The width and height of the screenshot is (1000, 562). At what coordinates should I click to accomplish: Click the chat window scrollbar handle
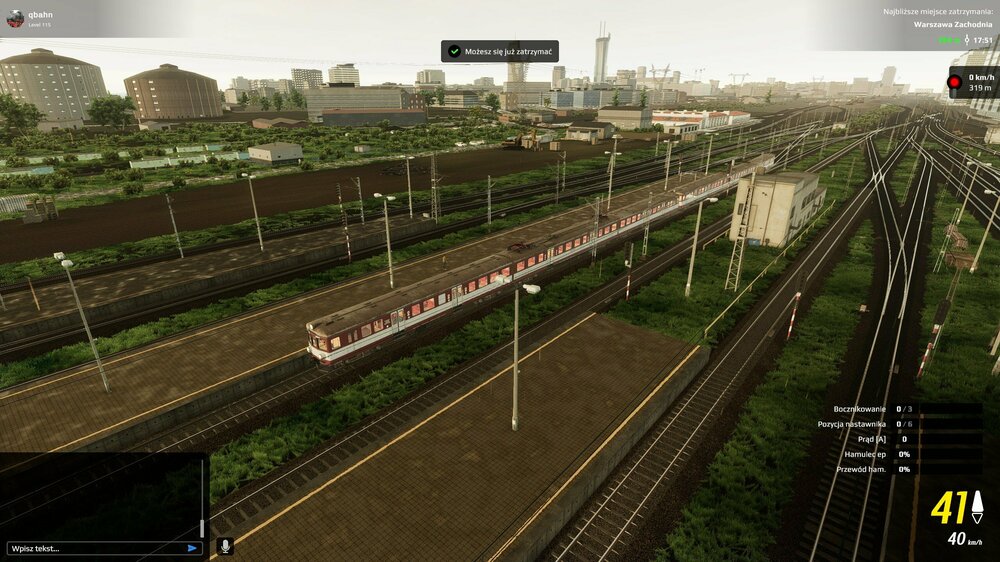[x=203, y=528]
